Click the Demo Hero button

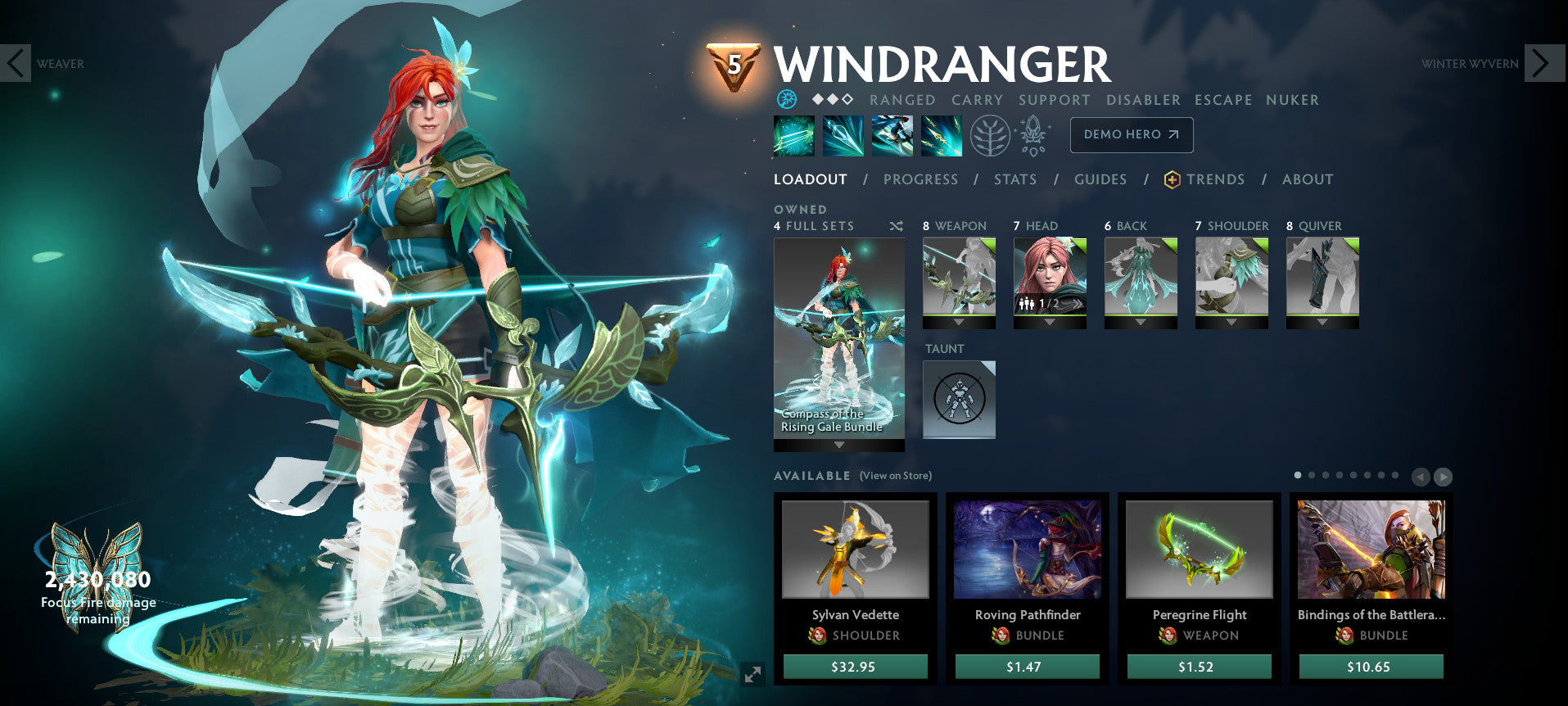click(x=1131, y=134)
